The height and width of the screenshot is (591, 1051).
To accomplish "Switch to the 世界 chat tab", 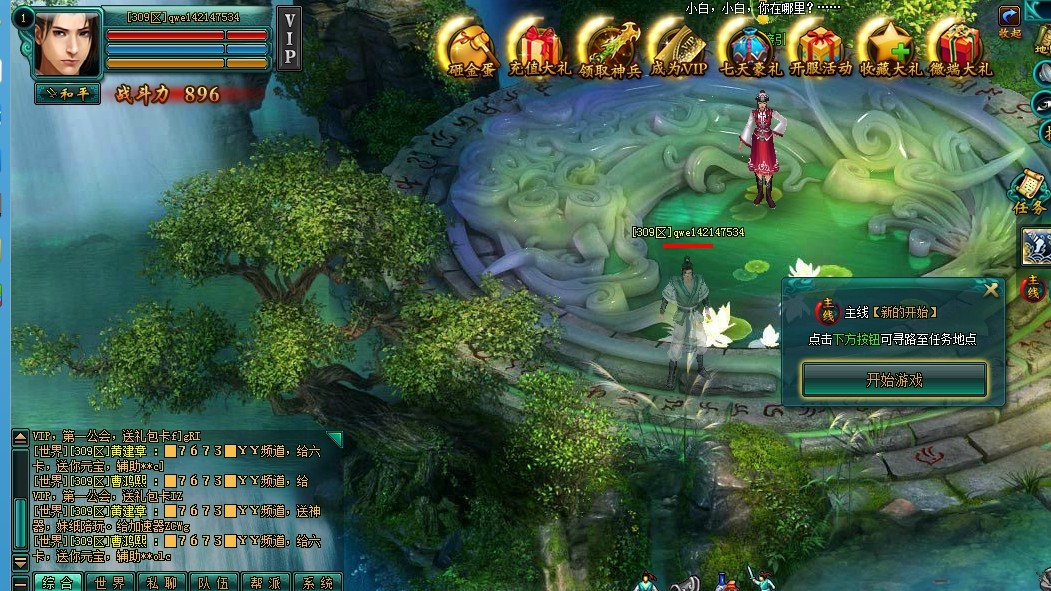I will pos(109,582).
